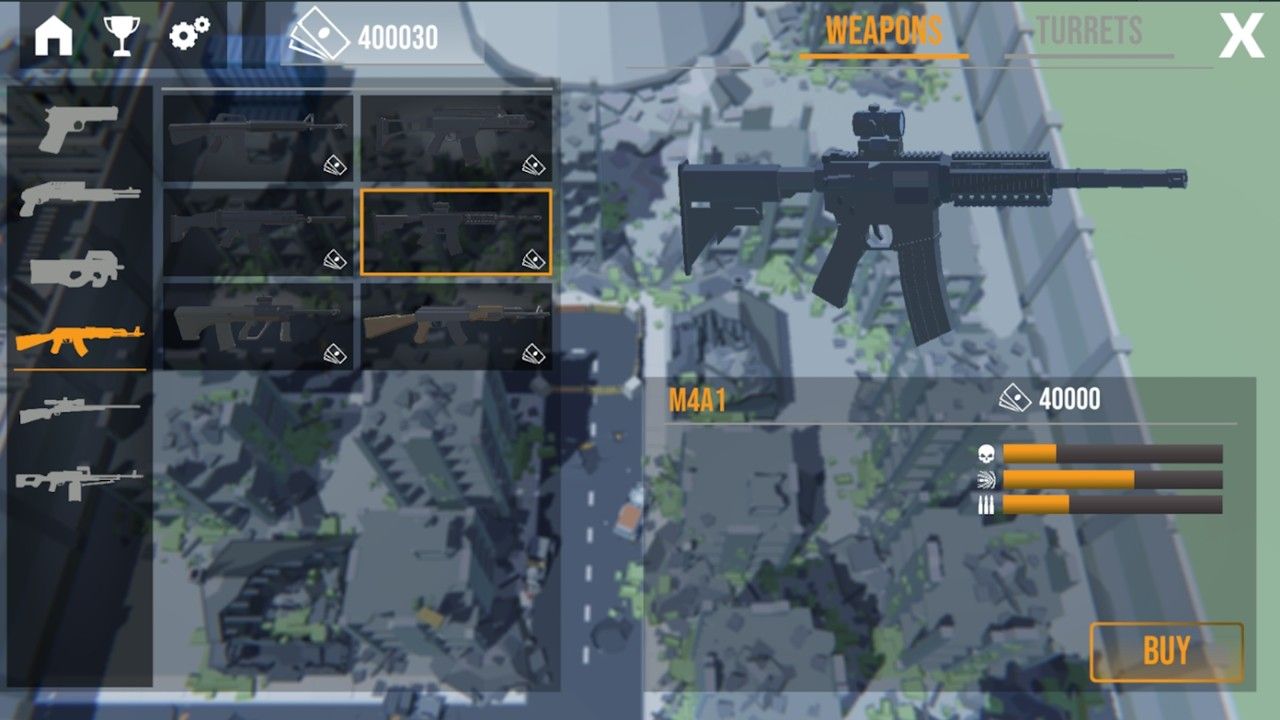Close the shop with the X
The width and height of the screenshot is (1280, 720).
1241,37
